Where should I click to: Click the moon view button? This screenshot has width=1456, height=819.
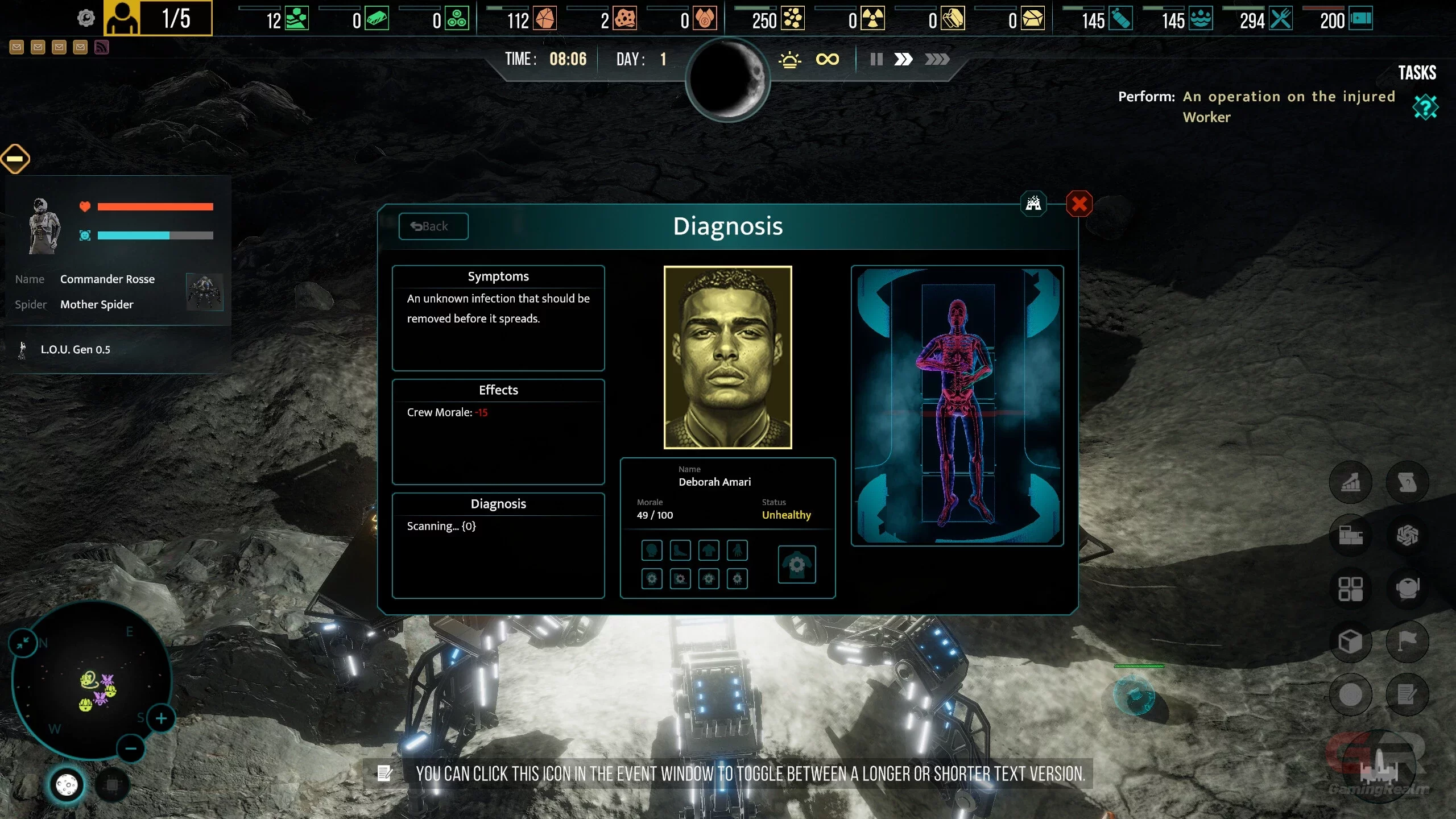tap(67, 785)
